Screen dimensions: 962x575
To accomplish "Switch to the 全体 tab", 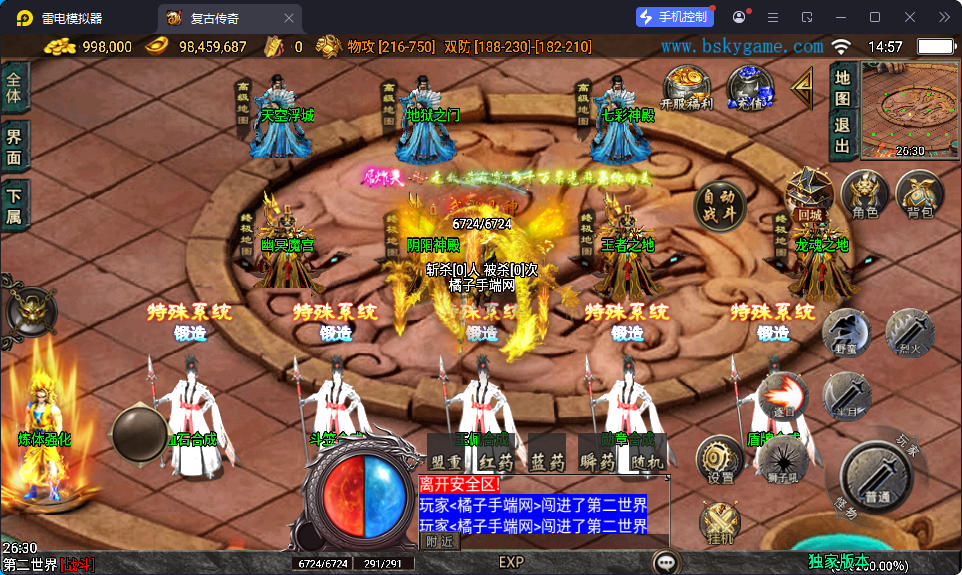I will [14, 87].
